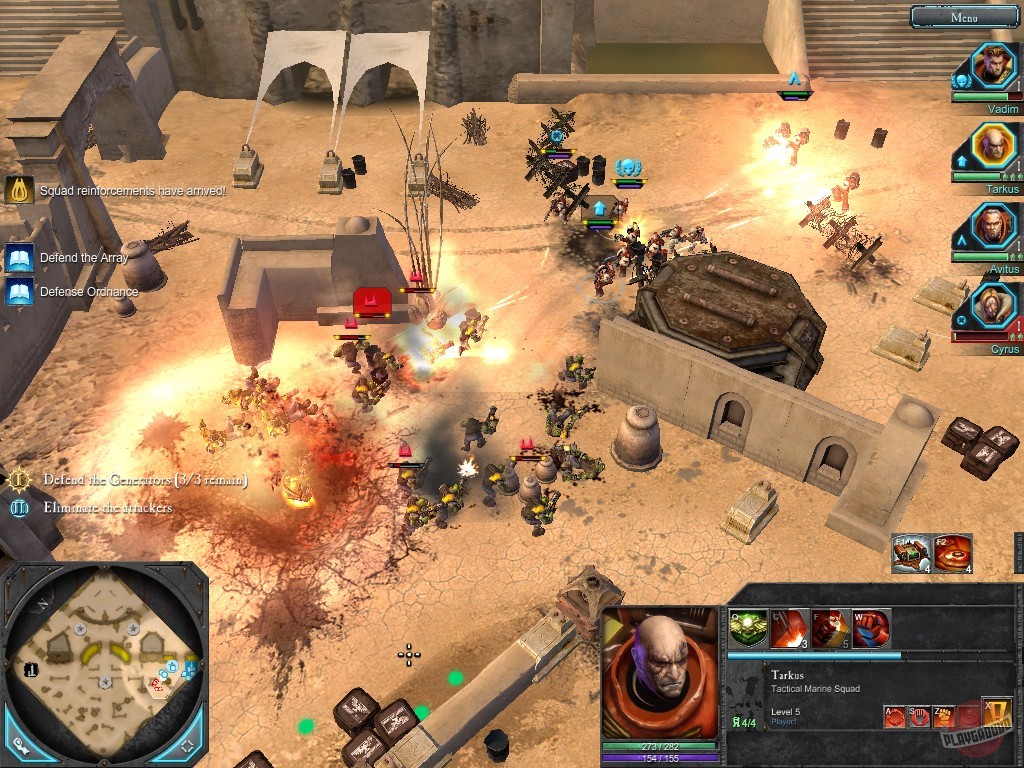Use the F2 red mine item
The image size is (1024, 768).
coord(953,554)
